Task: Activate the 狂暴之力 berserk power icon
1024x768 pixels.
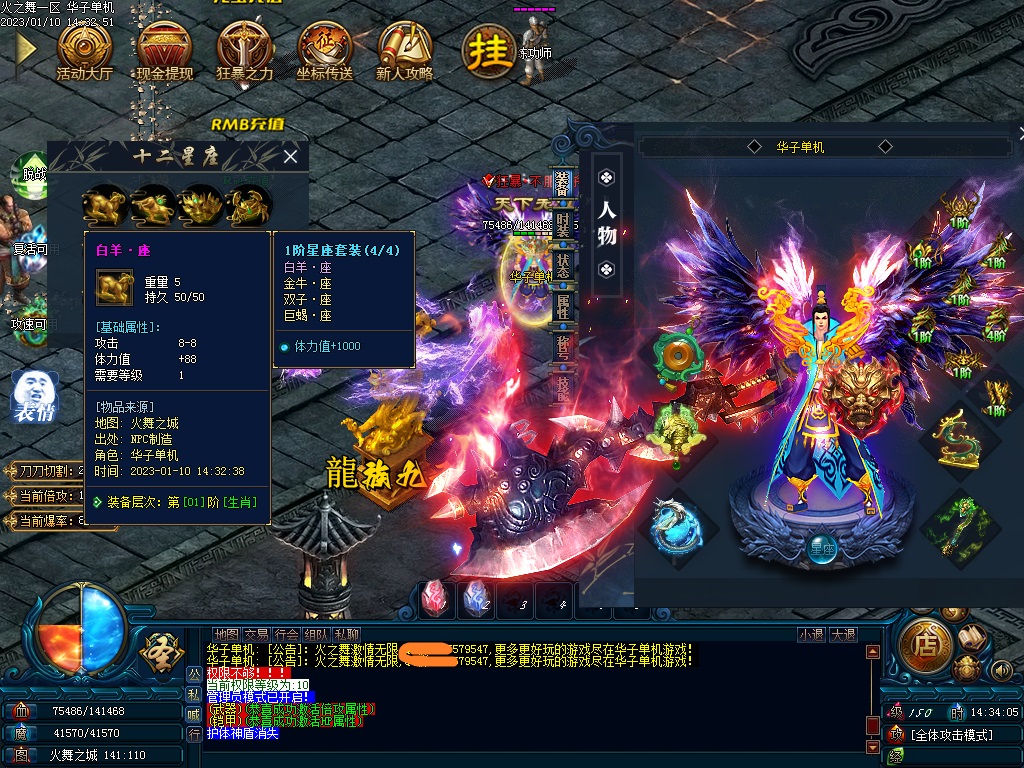Action: click(244, 49)
